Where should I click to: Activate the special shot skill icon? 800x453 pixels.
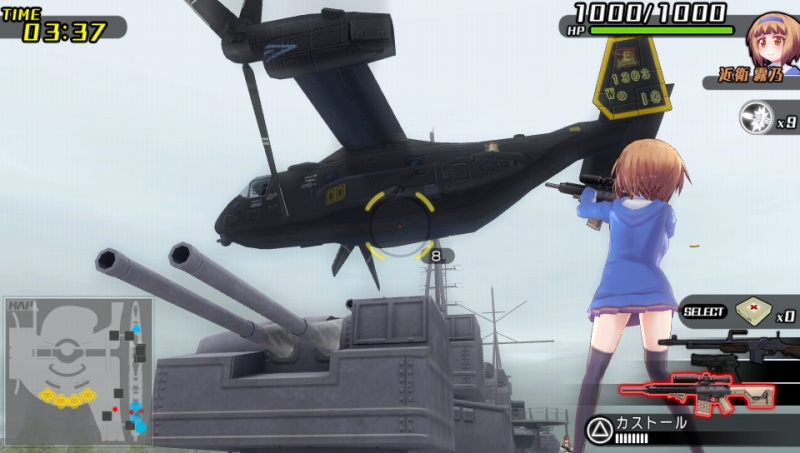pos(755,118)
